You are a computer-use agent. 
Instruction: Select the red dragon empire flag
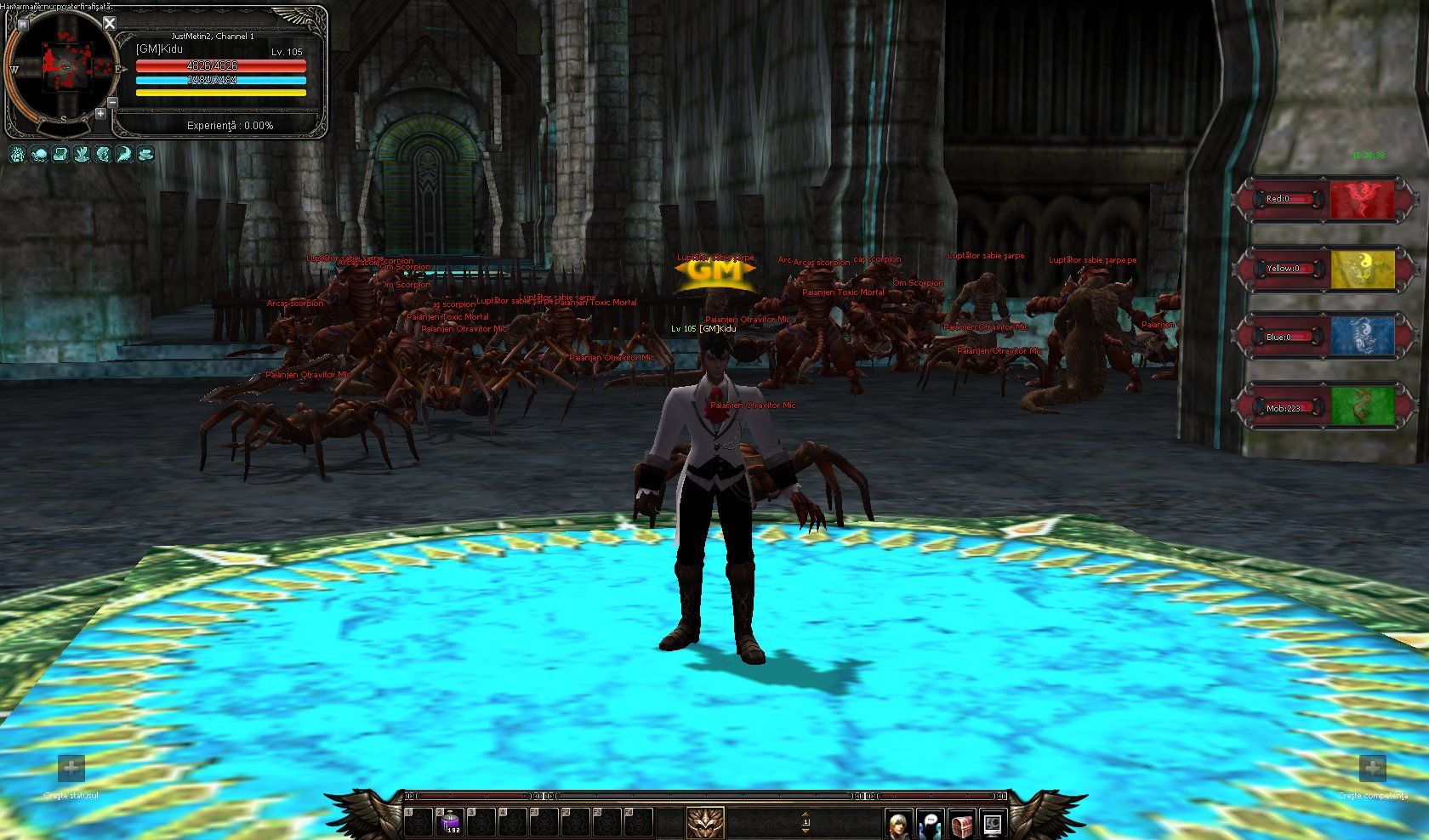click(x=1362, y=200)
